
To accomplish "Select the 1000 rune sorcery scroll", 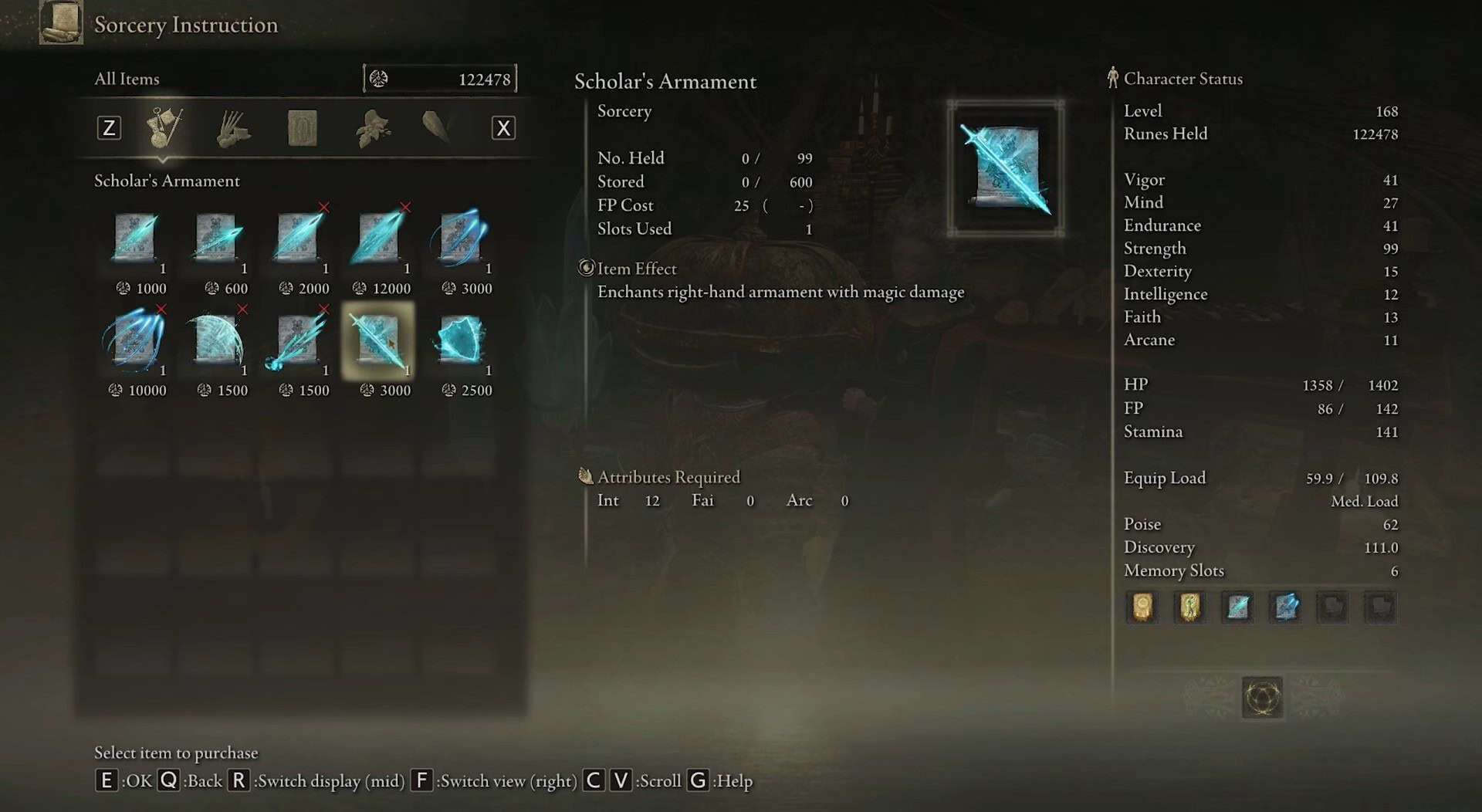I will (136, 238).
